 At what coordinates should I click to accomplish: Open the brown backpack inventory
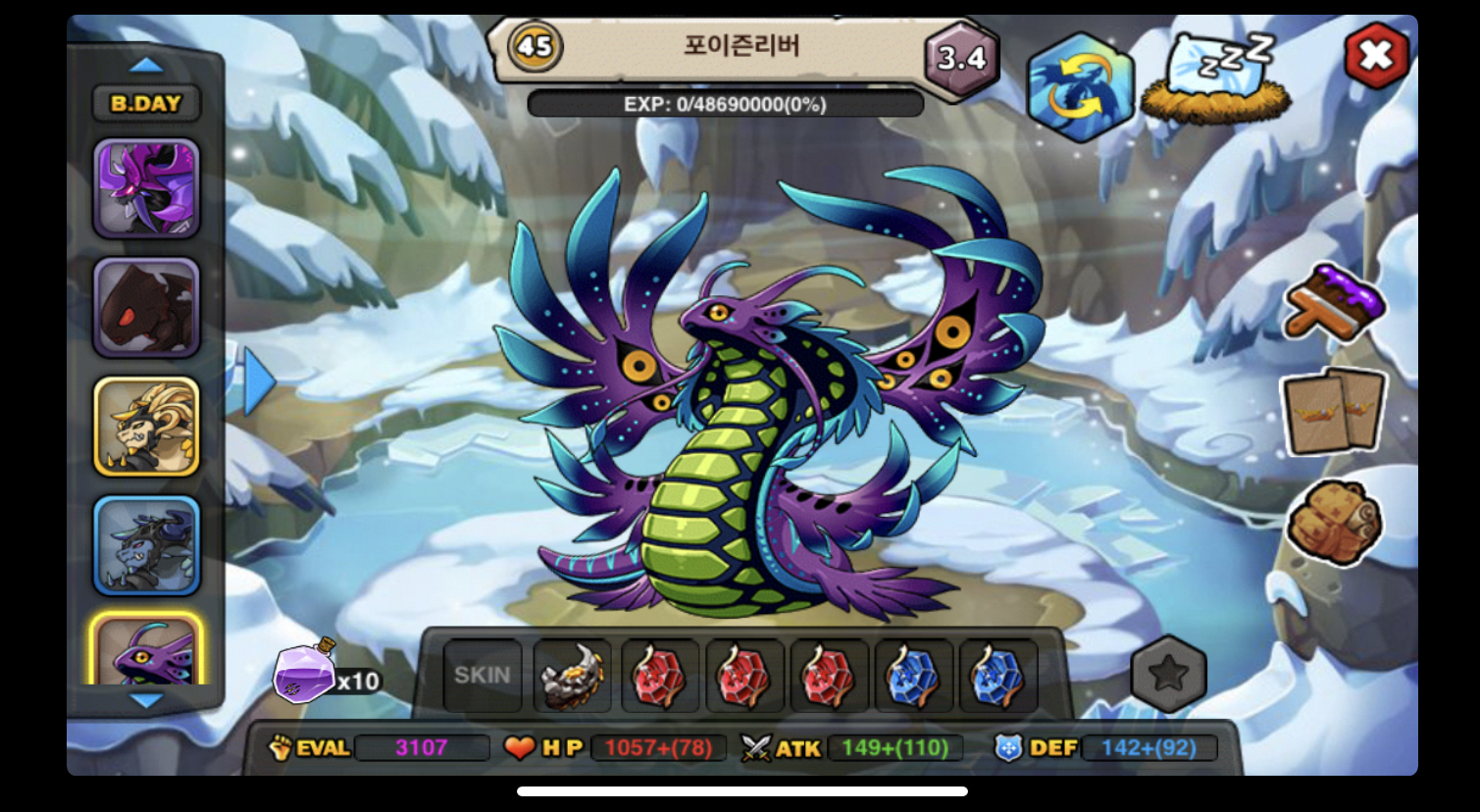1334,522
